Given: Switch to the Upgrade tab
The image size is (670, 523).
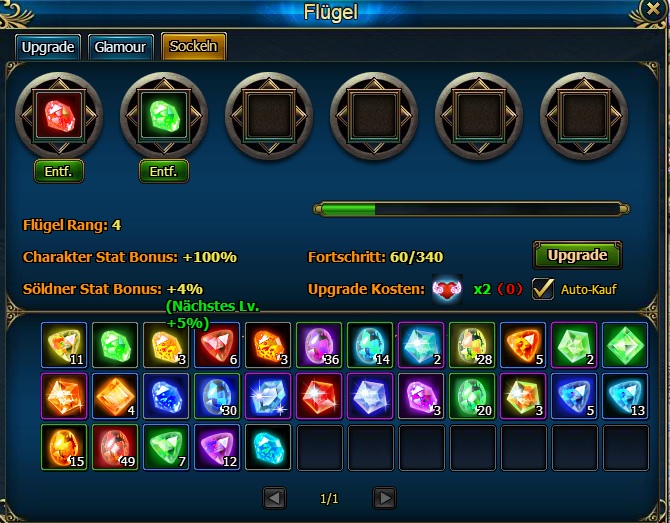Looking at the screenshot, I should [x=47, y=47].
